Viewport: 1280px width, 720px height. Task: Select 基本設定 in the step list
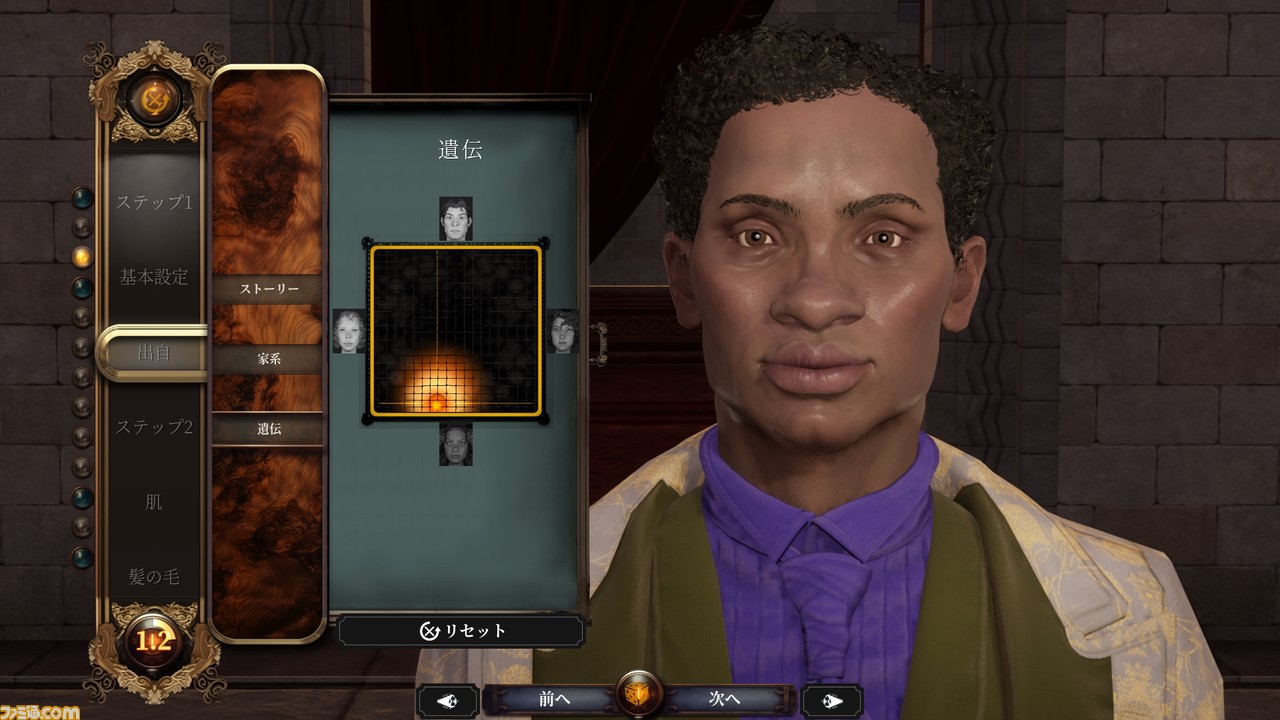[x=153, y=277]
